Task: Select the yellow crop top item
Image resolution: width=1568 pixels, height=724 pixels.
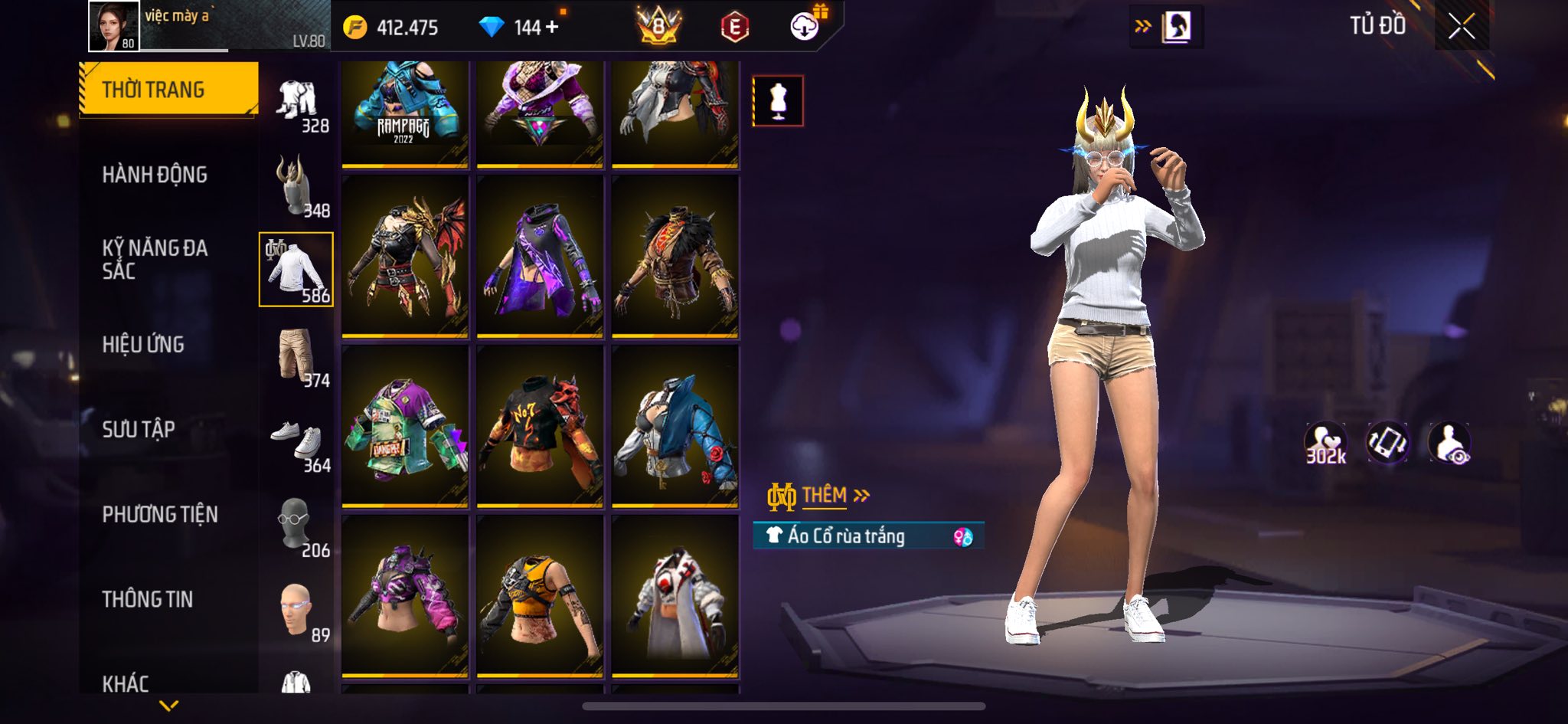Action: coord(539,596)
